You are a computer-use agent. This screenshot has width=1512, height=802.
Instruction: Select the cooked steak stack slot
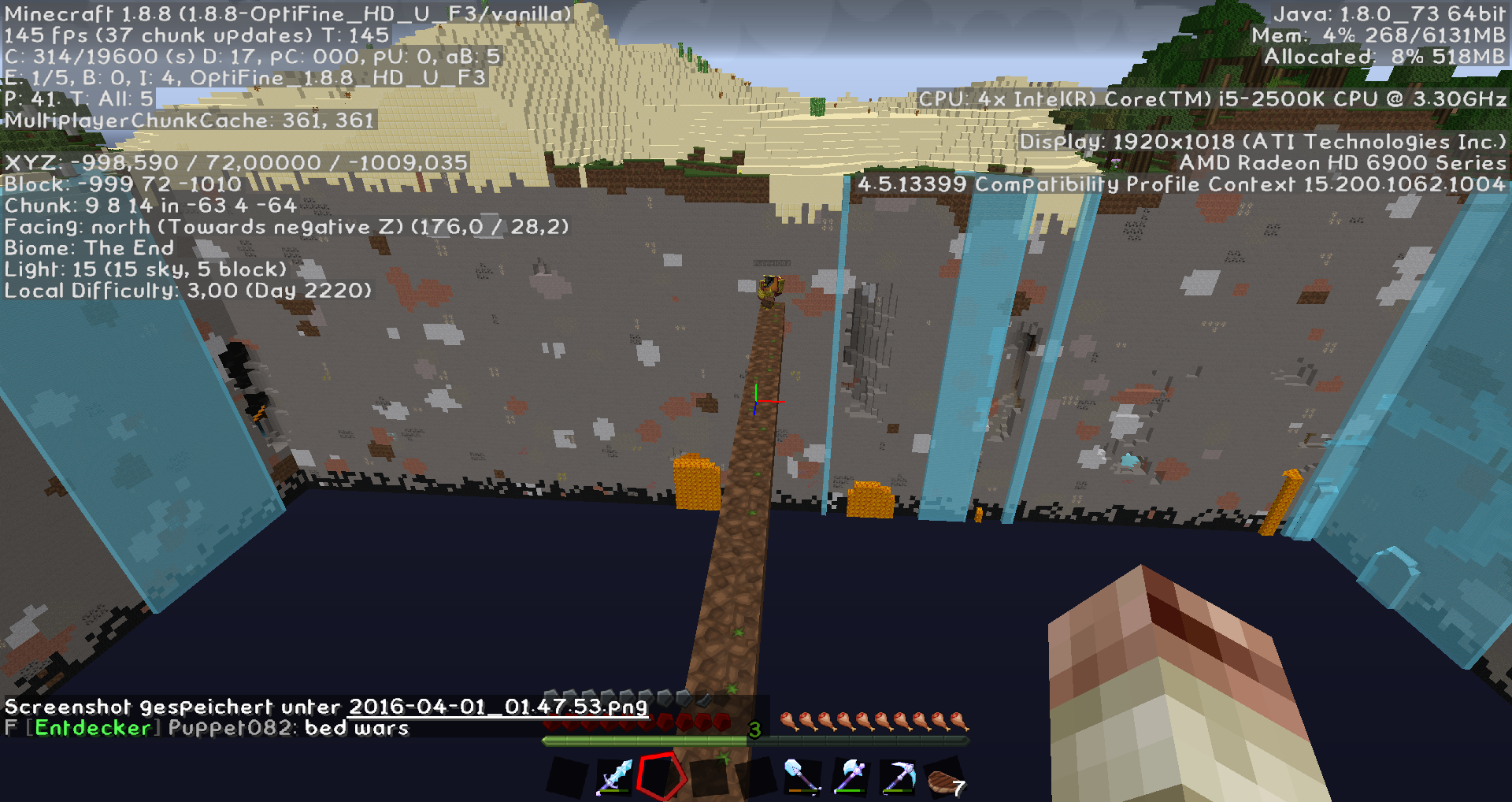[945, 780]
